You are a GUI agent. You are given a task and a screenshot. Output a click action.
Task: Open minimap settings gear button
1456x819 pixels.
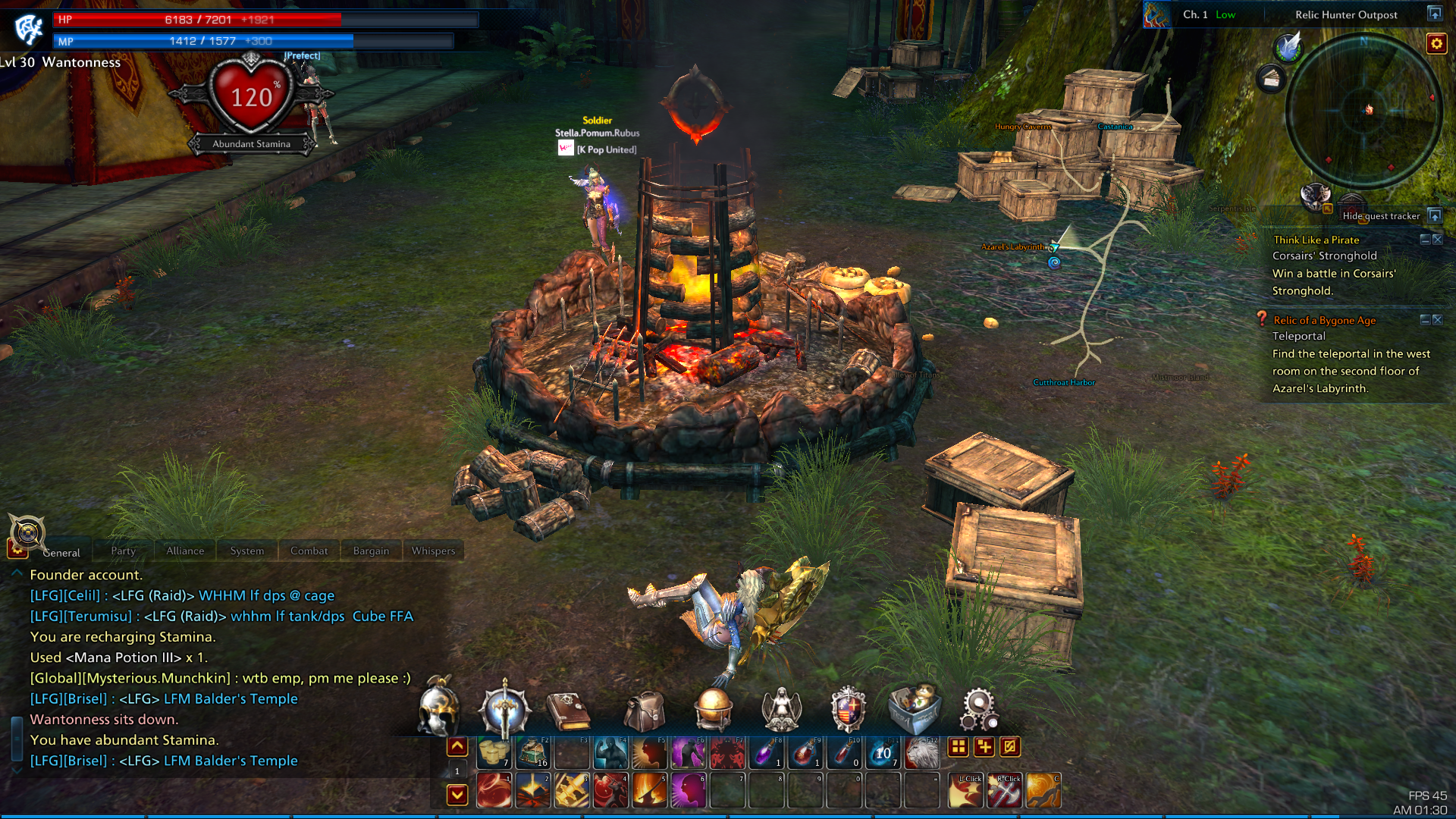coord(1436,43)
